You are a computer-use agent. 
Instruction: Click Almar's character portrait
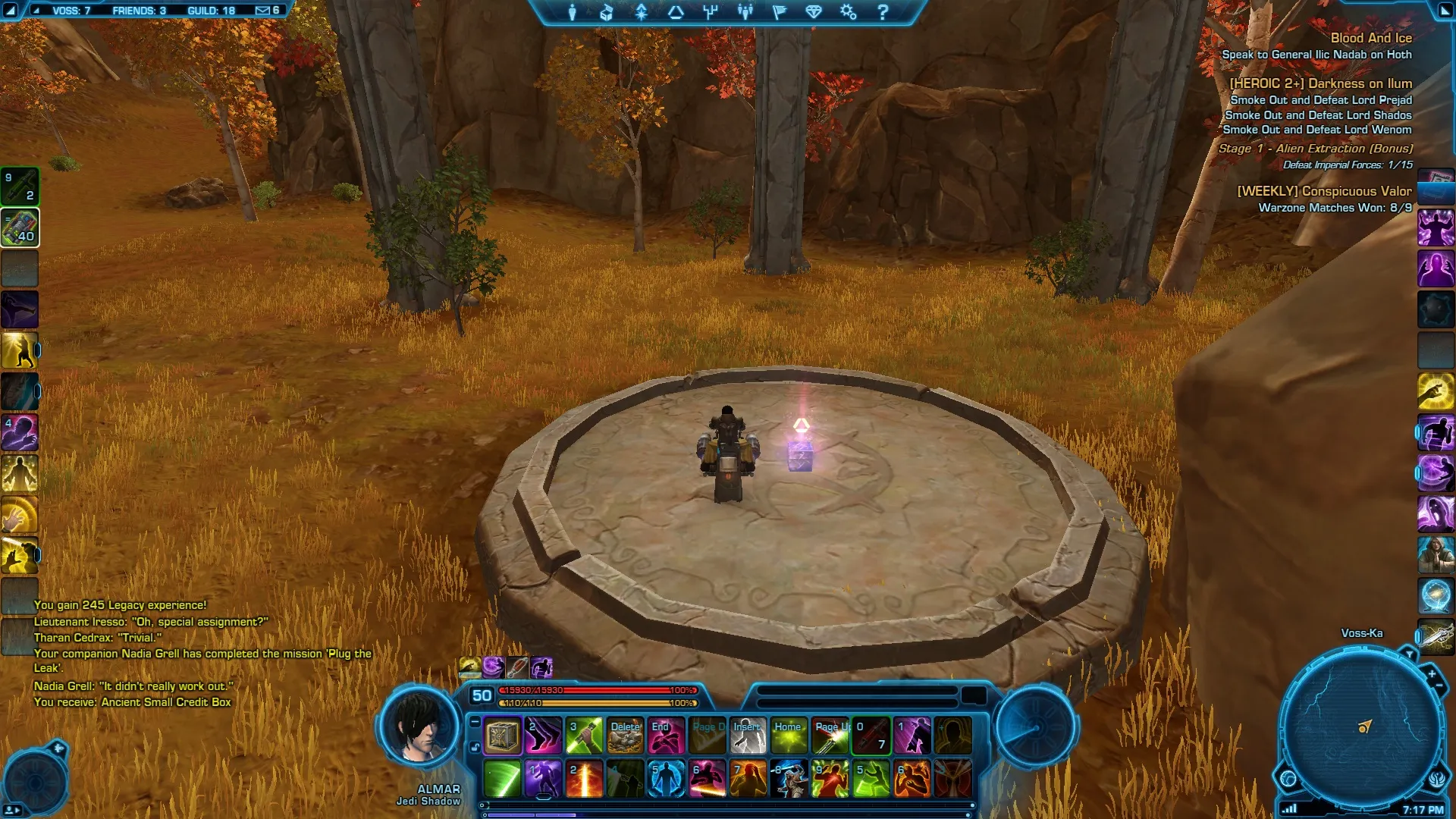[418, 726]
